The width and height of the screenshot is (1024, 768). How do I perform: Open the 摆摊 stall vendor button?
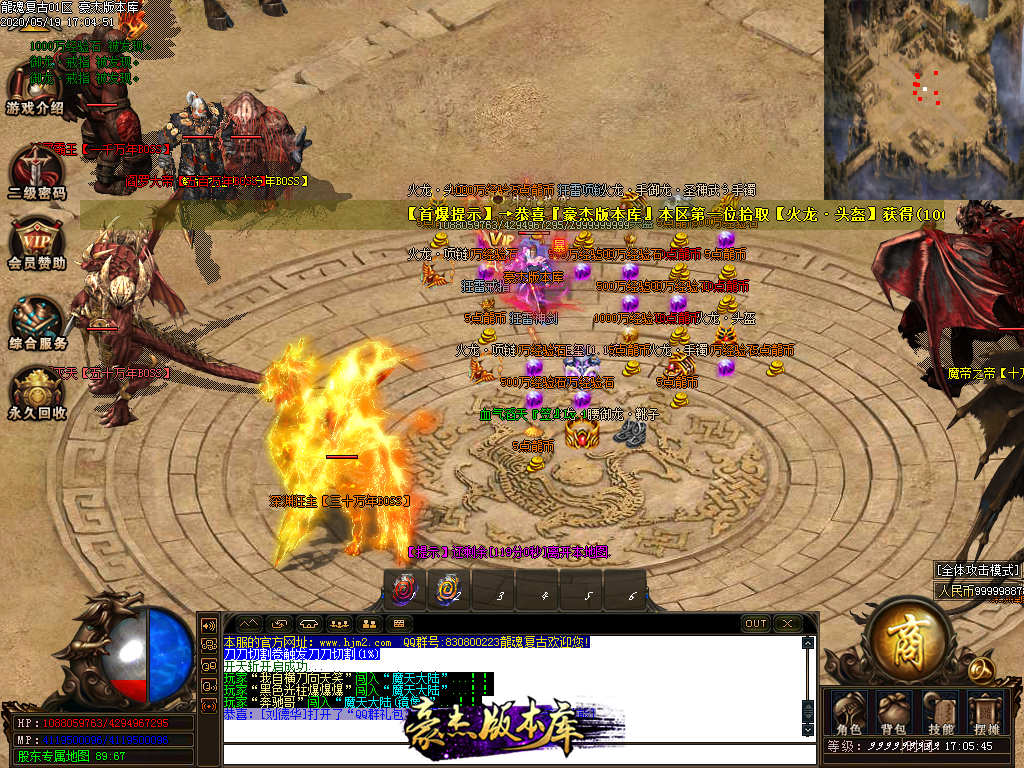click(x=987, y=712)
